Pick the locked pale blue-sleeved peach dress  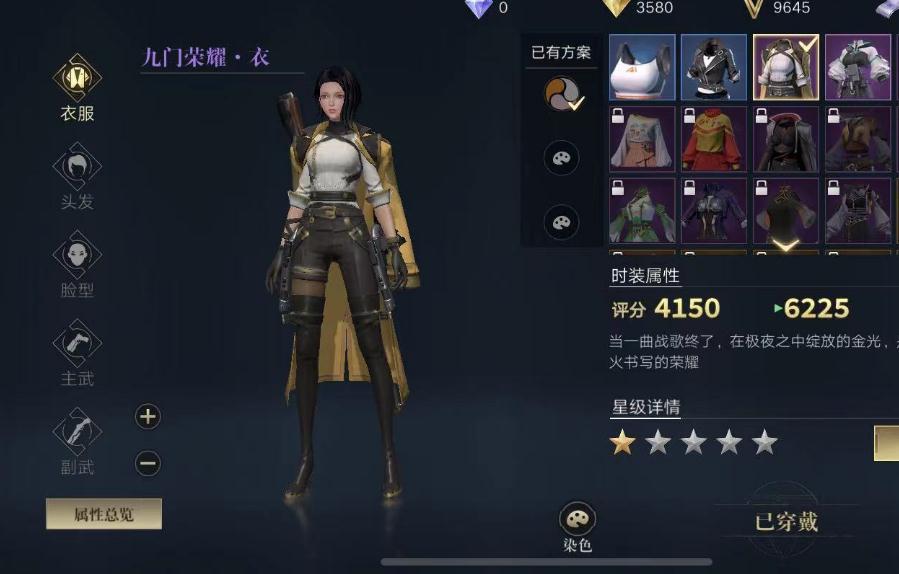[x=641, y=139]
